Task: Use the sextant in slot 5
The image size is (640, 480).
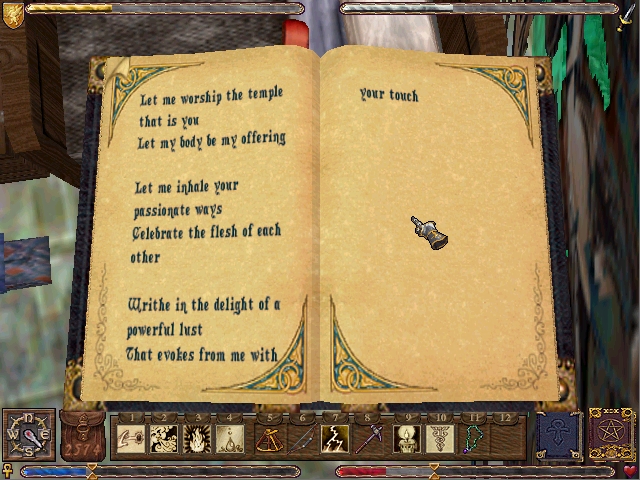Action: [x=270, y=439]
